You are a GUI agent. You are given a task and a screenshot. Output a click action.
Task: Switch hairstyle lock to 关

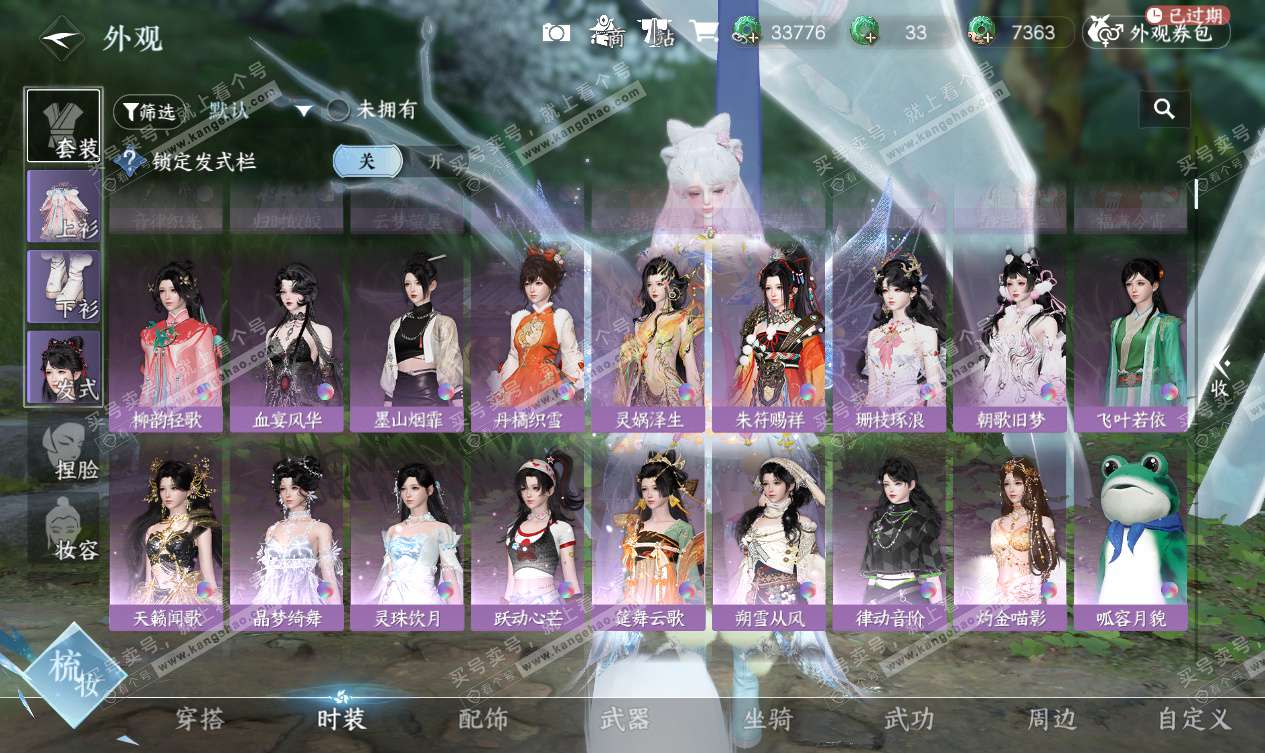pyautogui.click(x=367, y=161)
